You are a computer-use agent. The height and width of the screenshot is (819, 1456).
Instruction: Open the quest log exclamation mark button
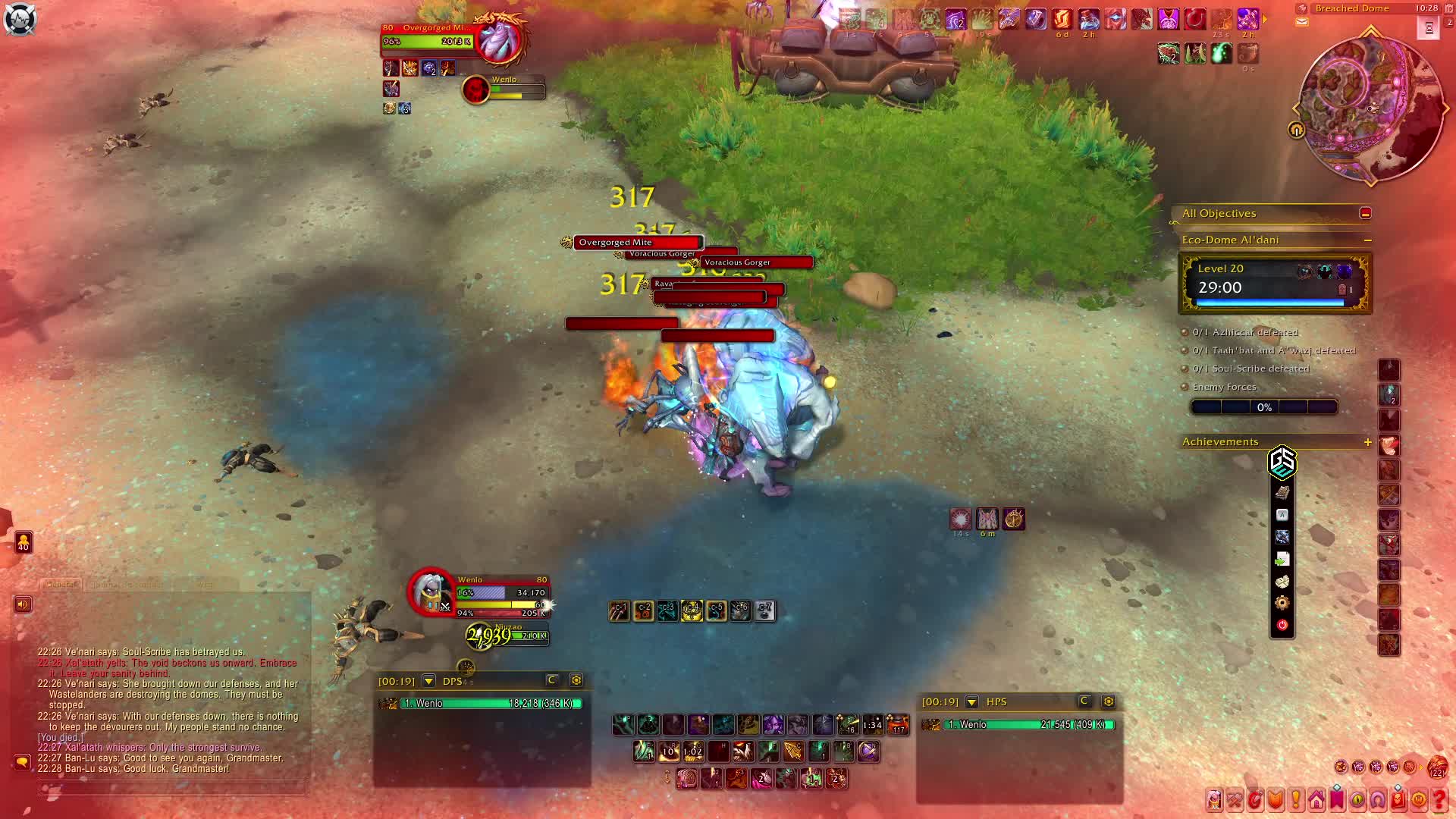point(1296,800)
